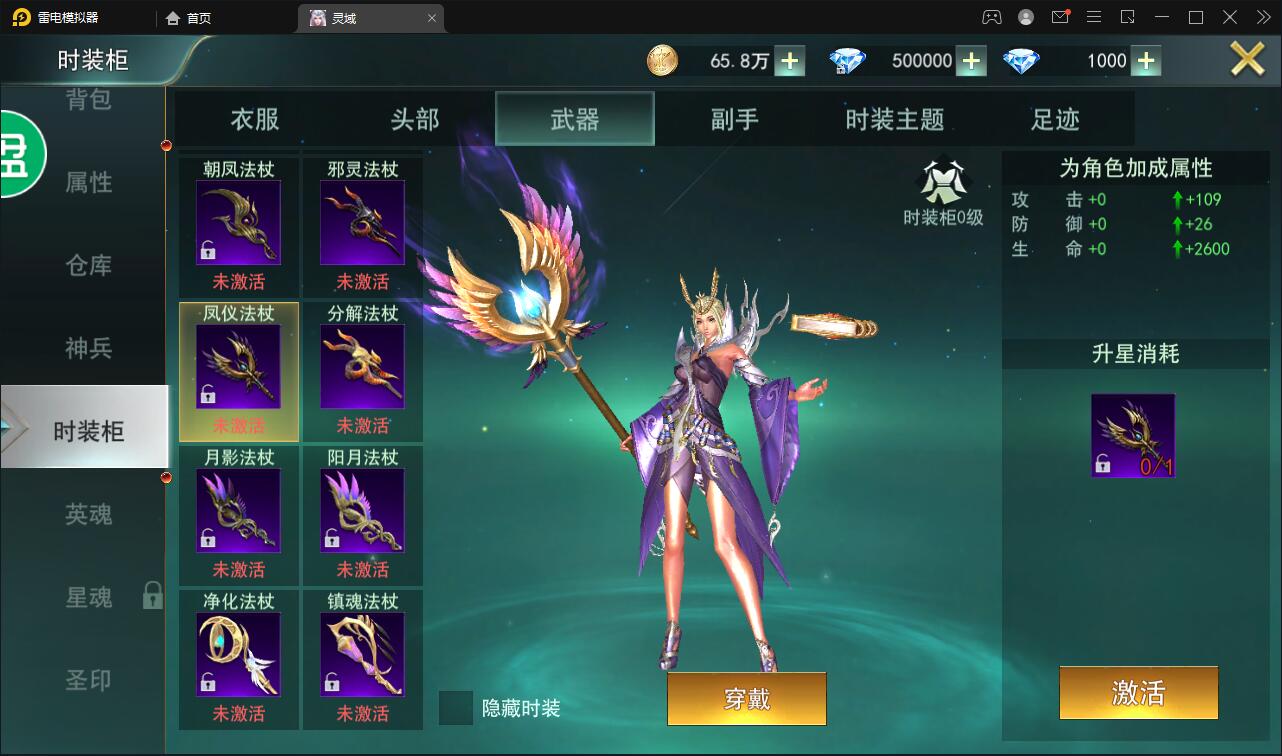Open the 净化法杖 weapon skin

pos(238,653)
